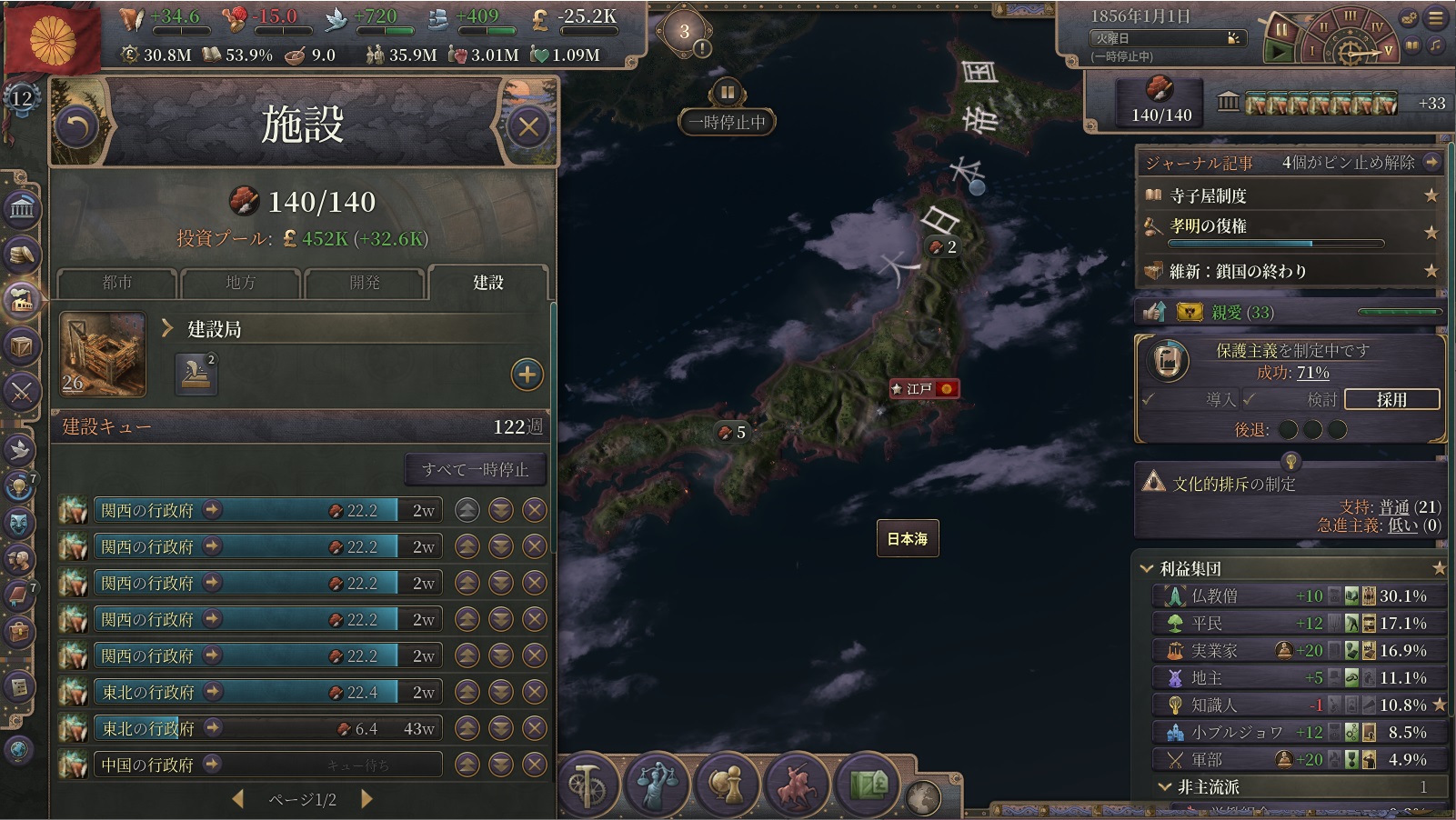This screenshot has height=820, width=1456.
Task: Switch to the 都市 tab
Action: pos(117,283)
